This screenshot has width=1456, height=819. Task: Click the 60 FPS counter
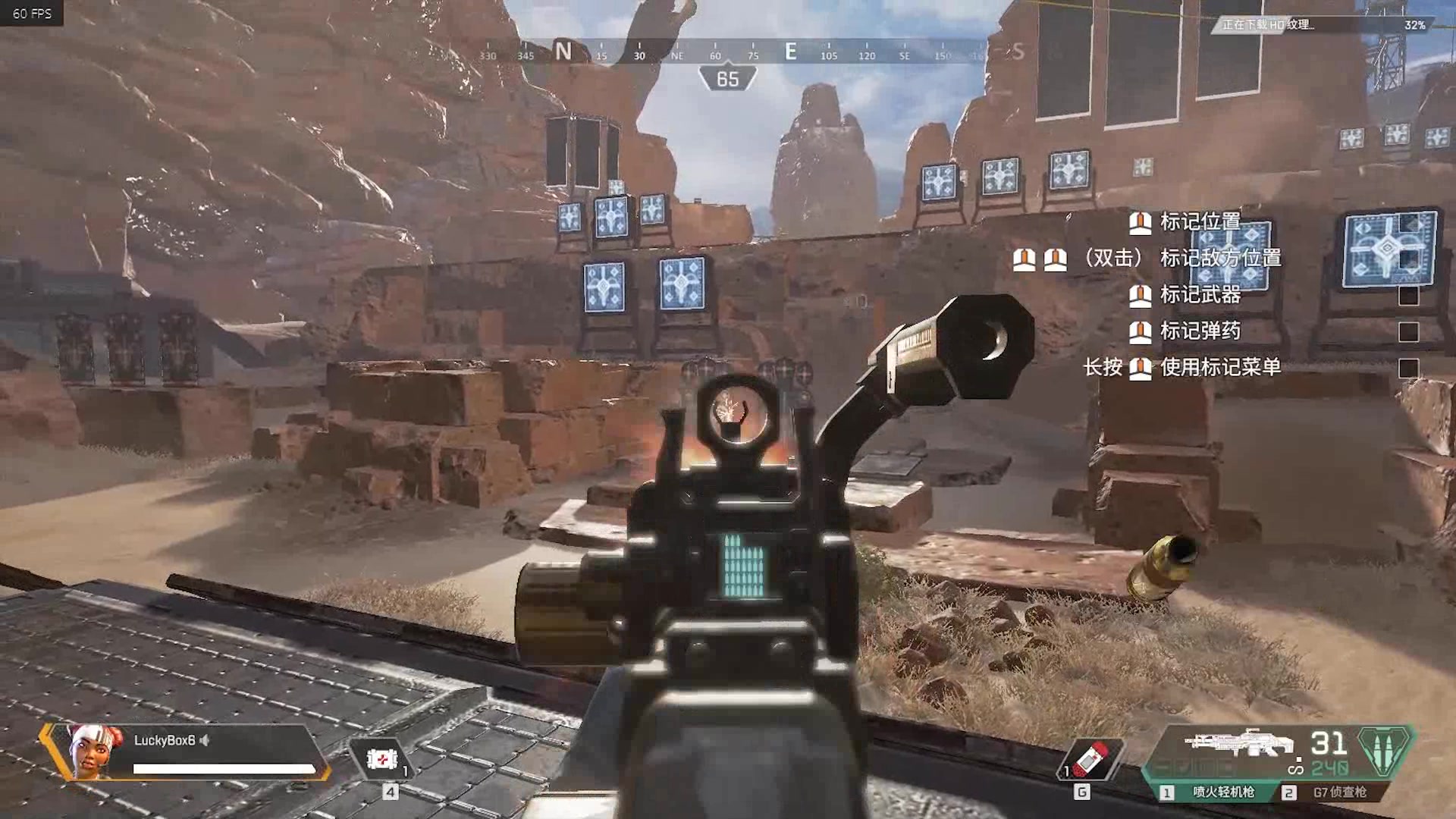pos(32,13)
